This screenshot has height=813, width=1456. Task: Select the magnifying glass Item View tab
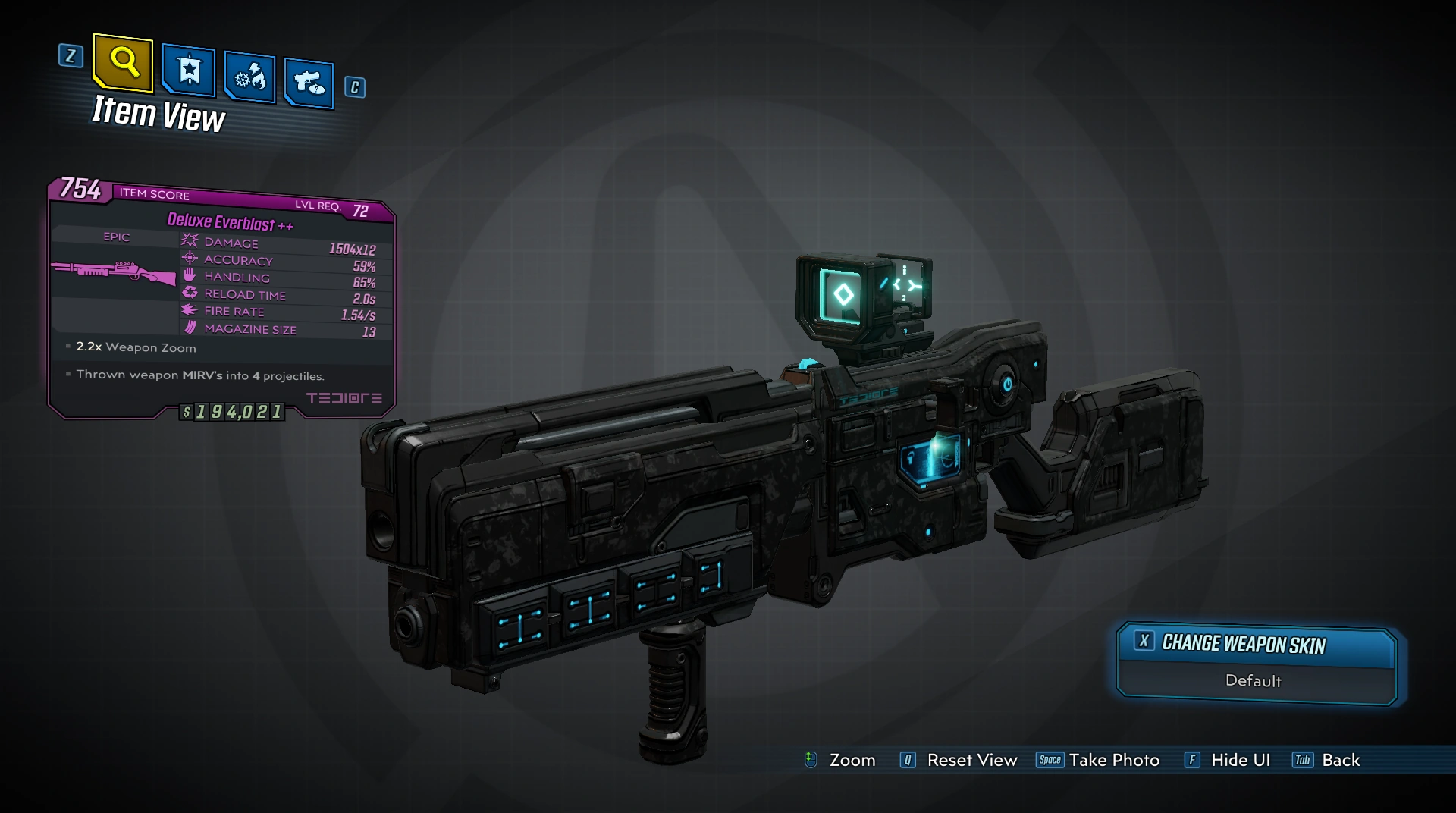click(124, 62)
